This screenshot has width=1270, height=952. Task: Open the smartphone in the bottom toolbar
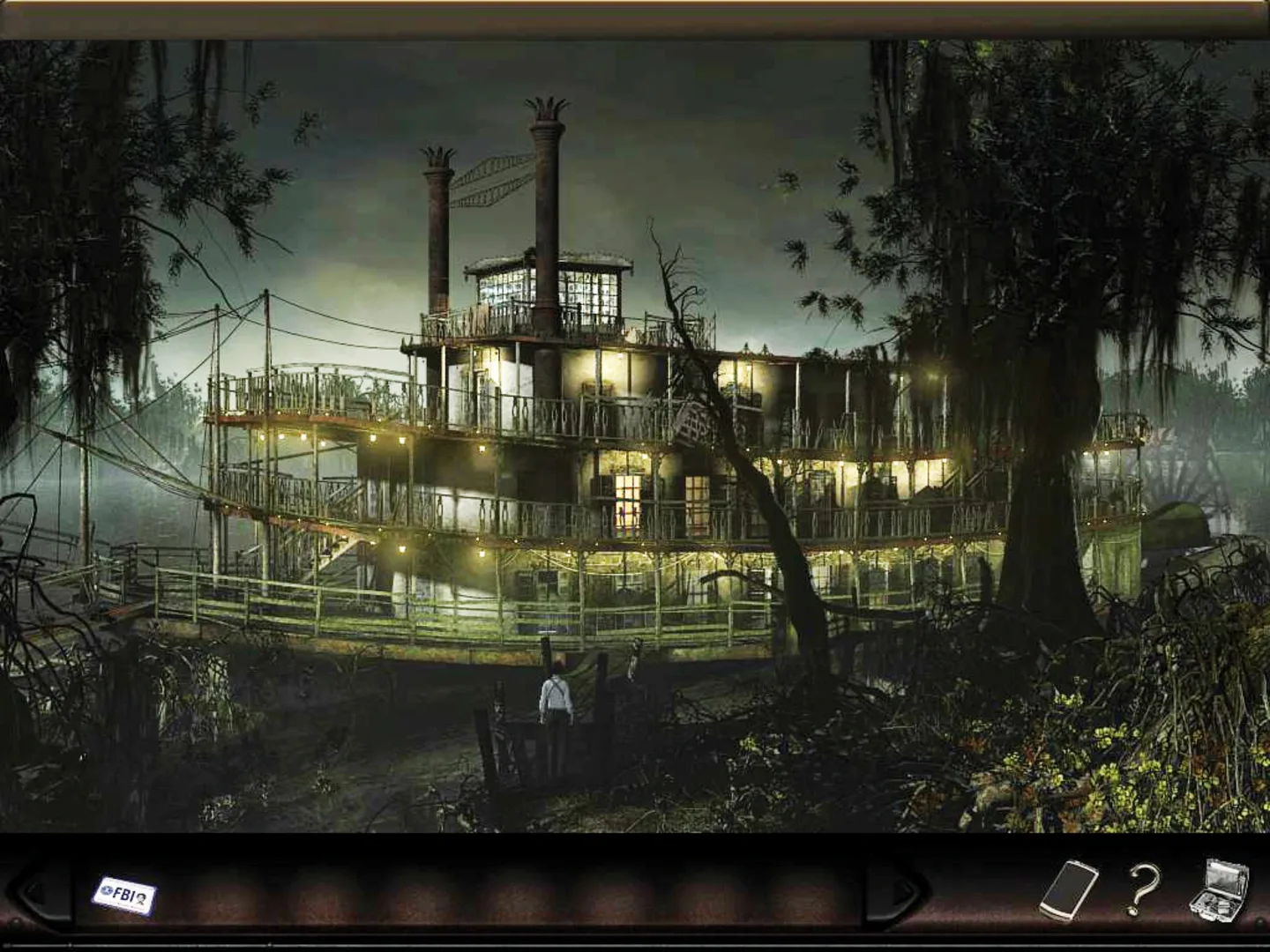1069,890
